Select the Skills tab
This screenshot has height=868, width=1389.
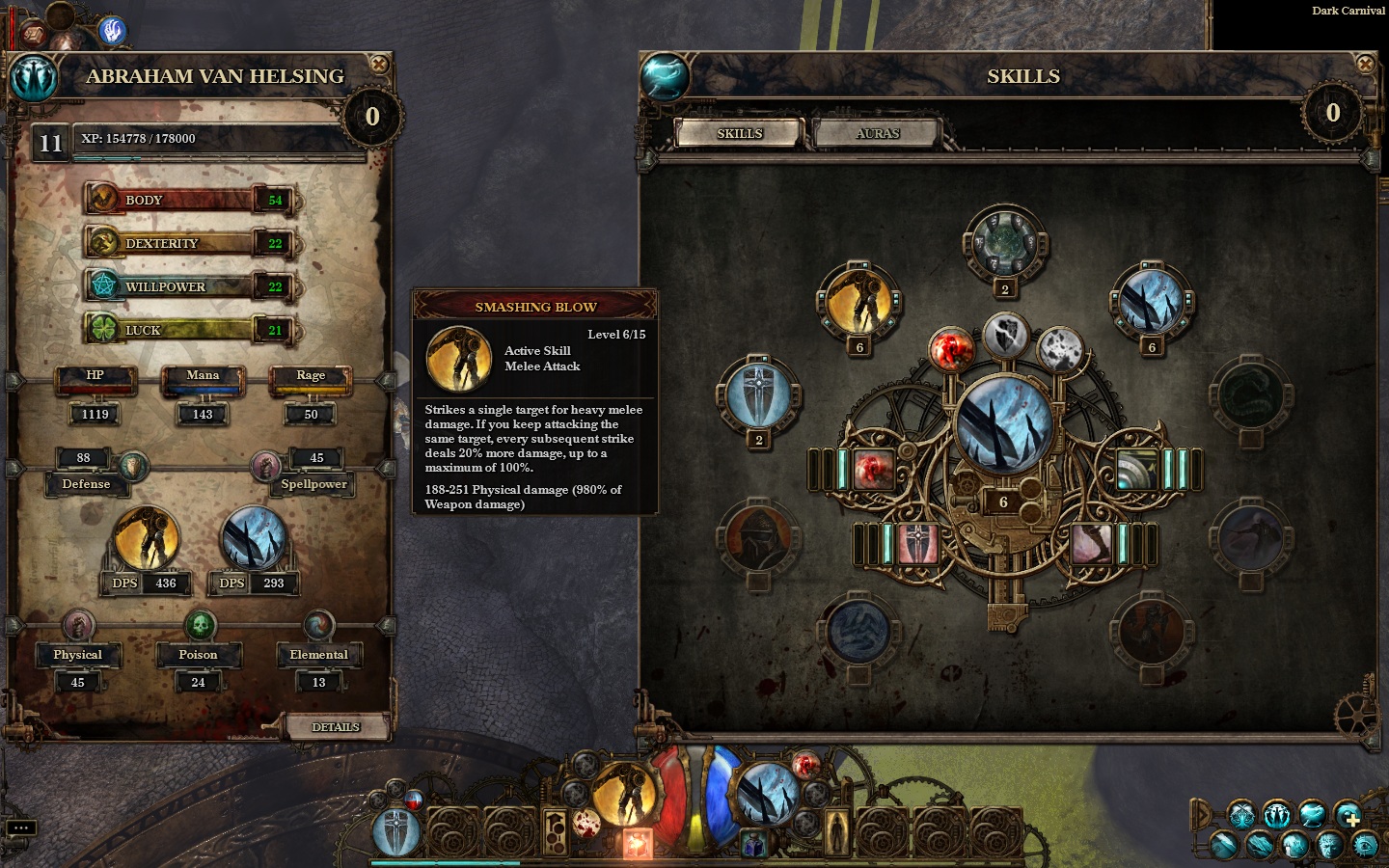pyautogui.click(x=740, y=133)
